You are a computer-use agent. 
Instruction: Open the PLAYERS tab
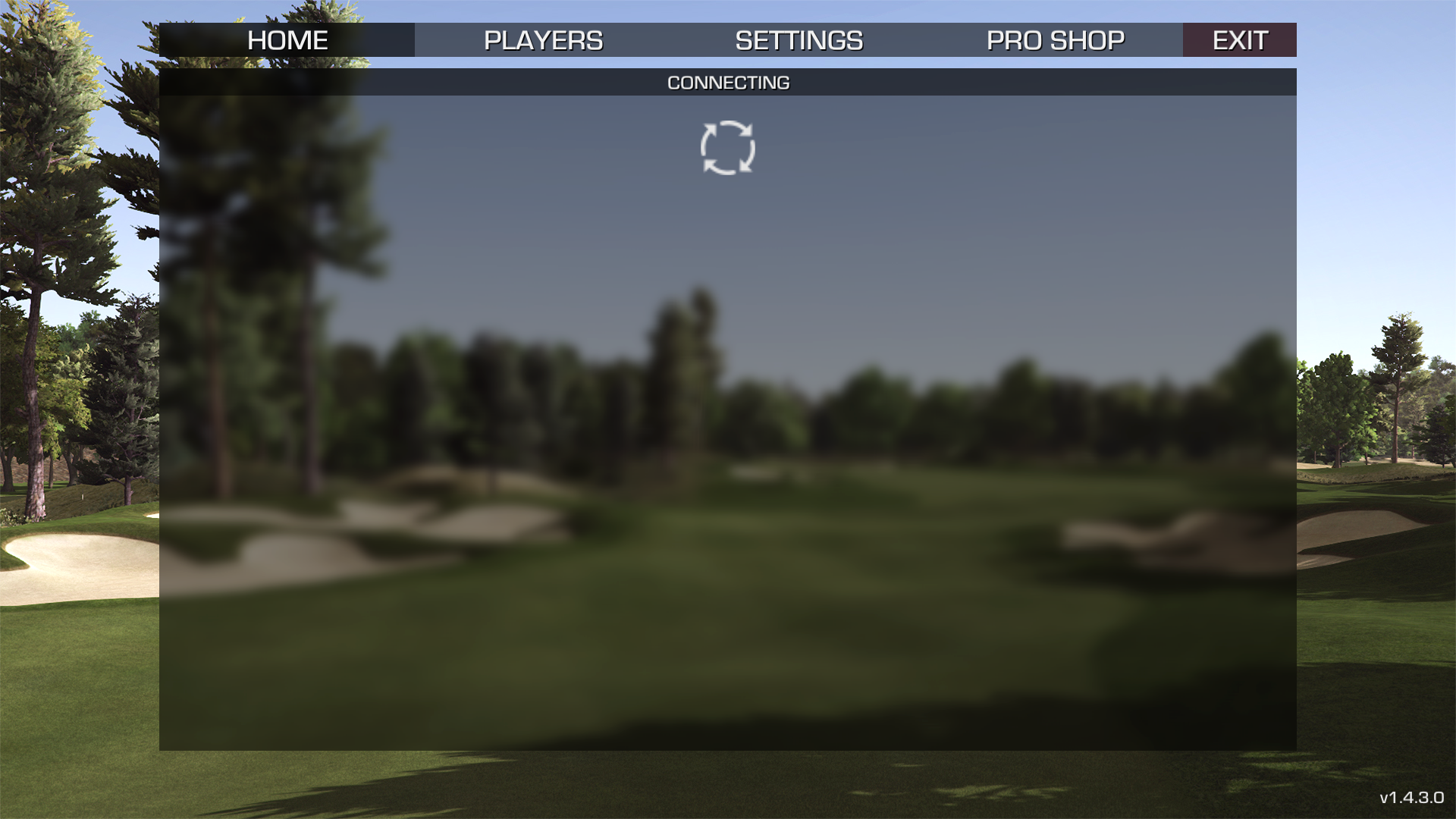(543, 40)
